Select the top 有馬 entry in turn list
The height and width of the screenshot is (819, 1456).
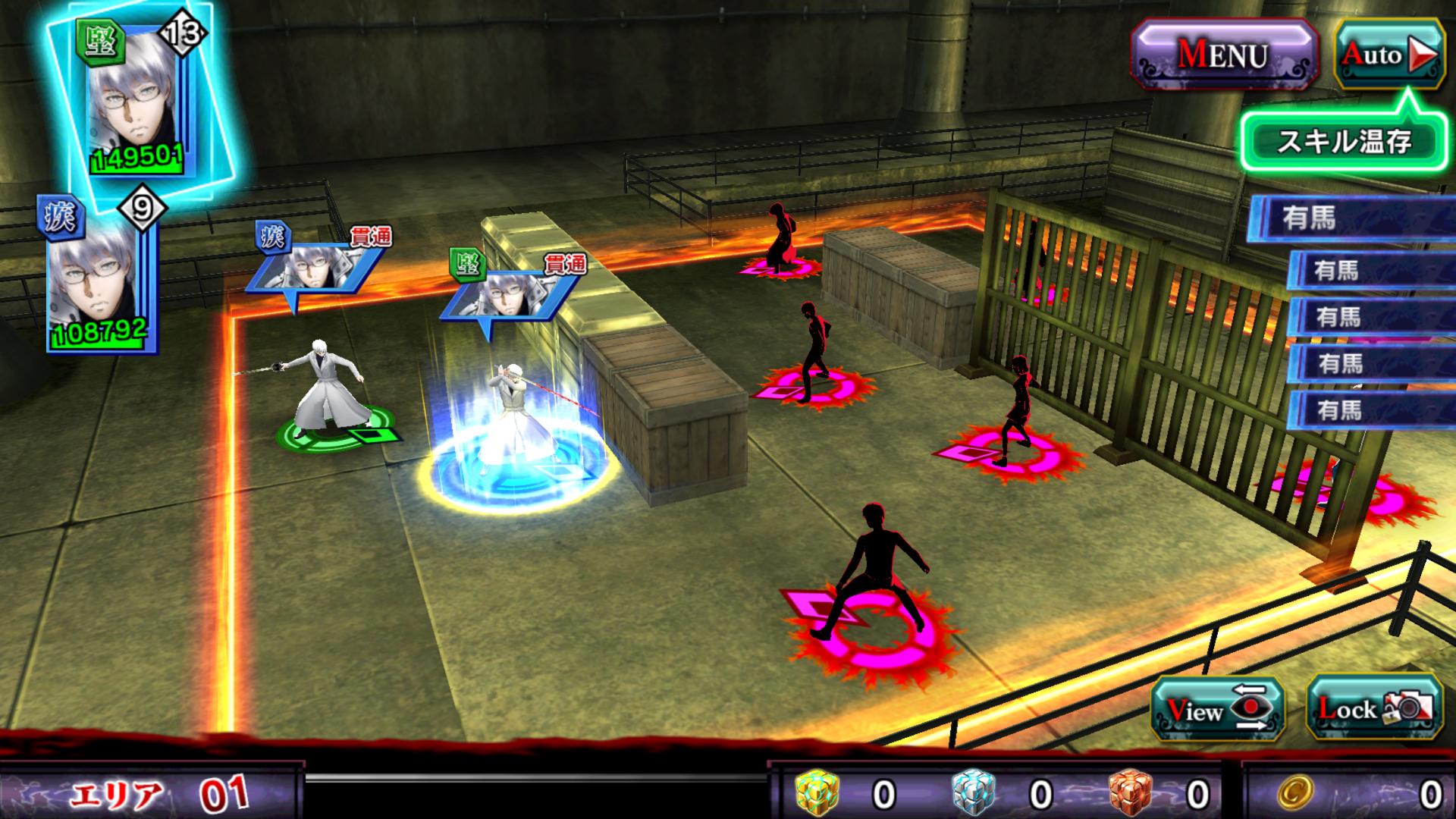pos(1350,218)
